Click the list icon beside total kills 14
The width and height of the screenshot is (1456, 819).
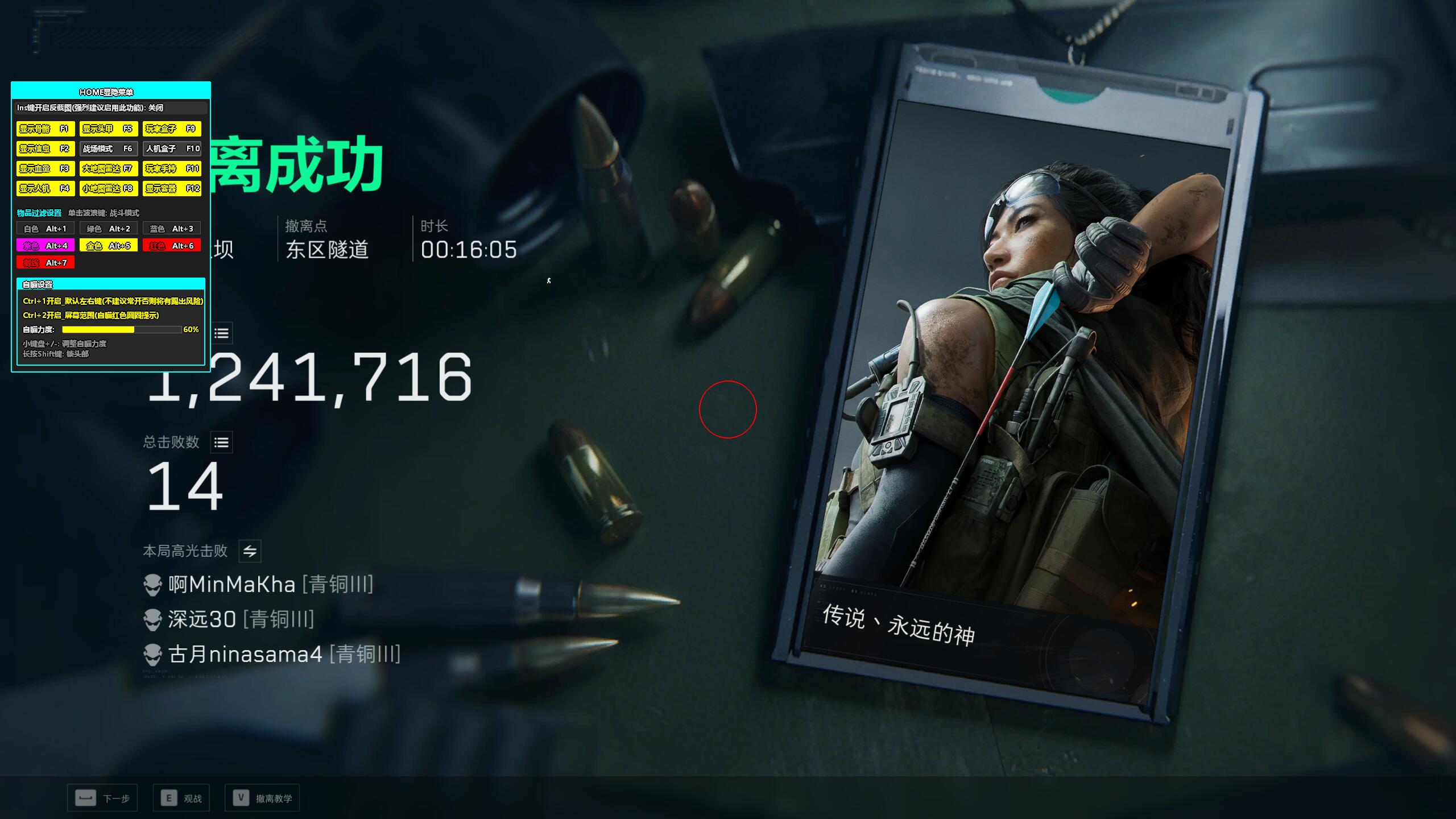coord(222,442)
